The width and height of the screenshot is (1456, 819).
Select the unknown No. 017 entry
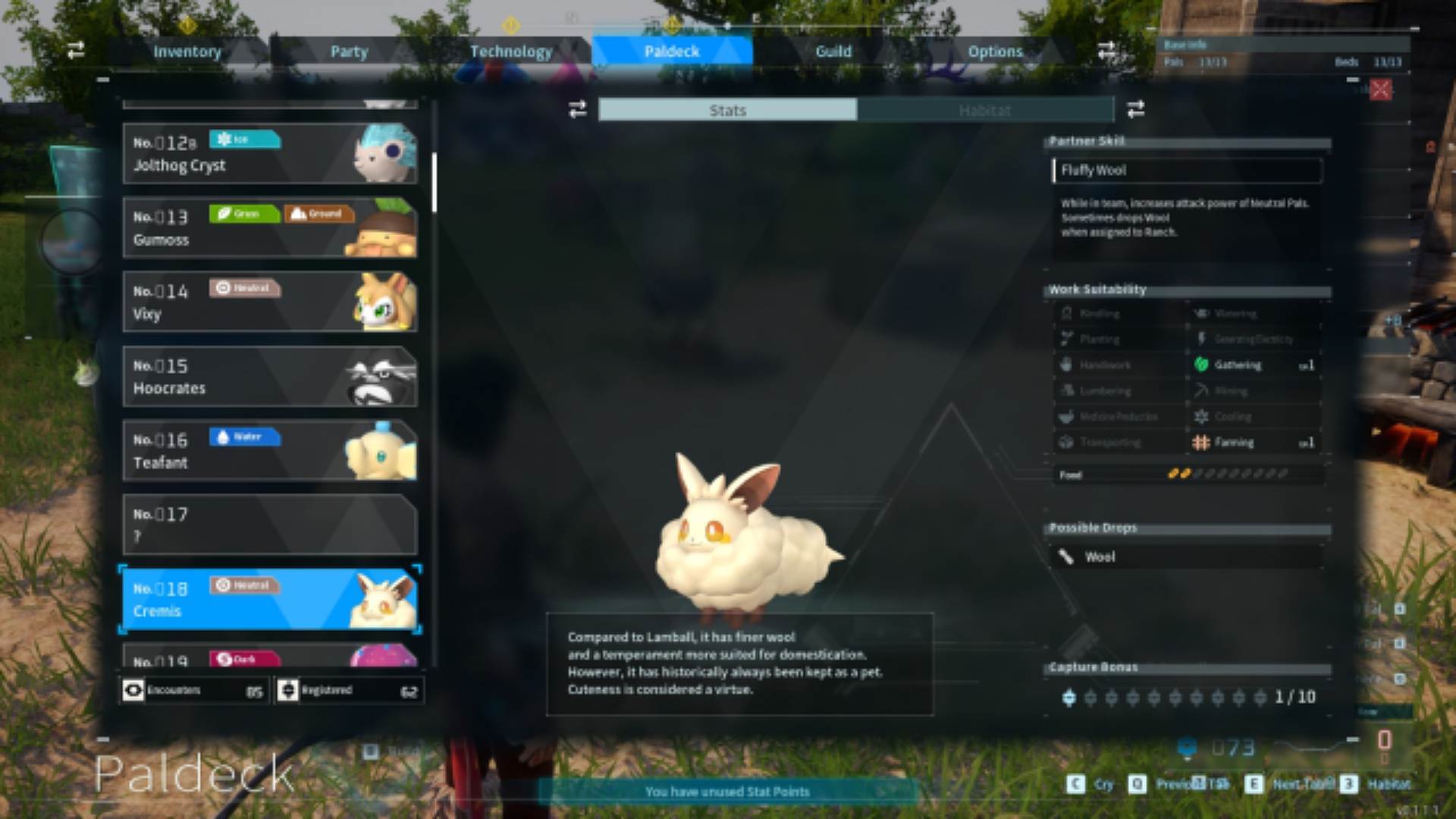[269, 525]
